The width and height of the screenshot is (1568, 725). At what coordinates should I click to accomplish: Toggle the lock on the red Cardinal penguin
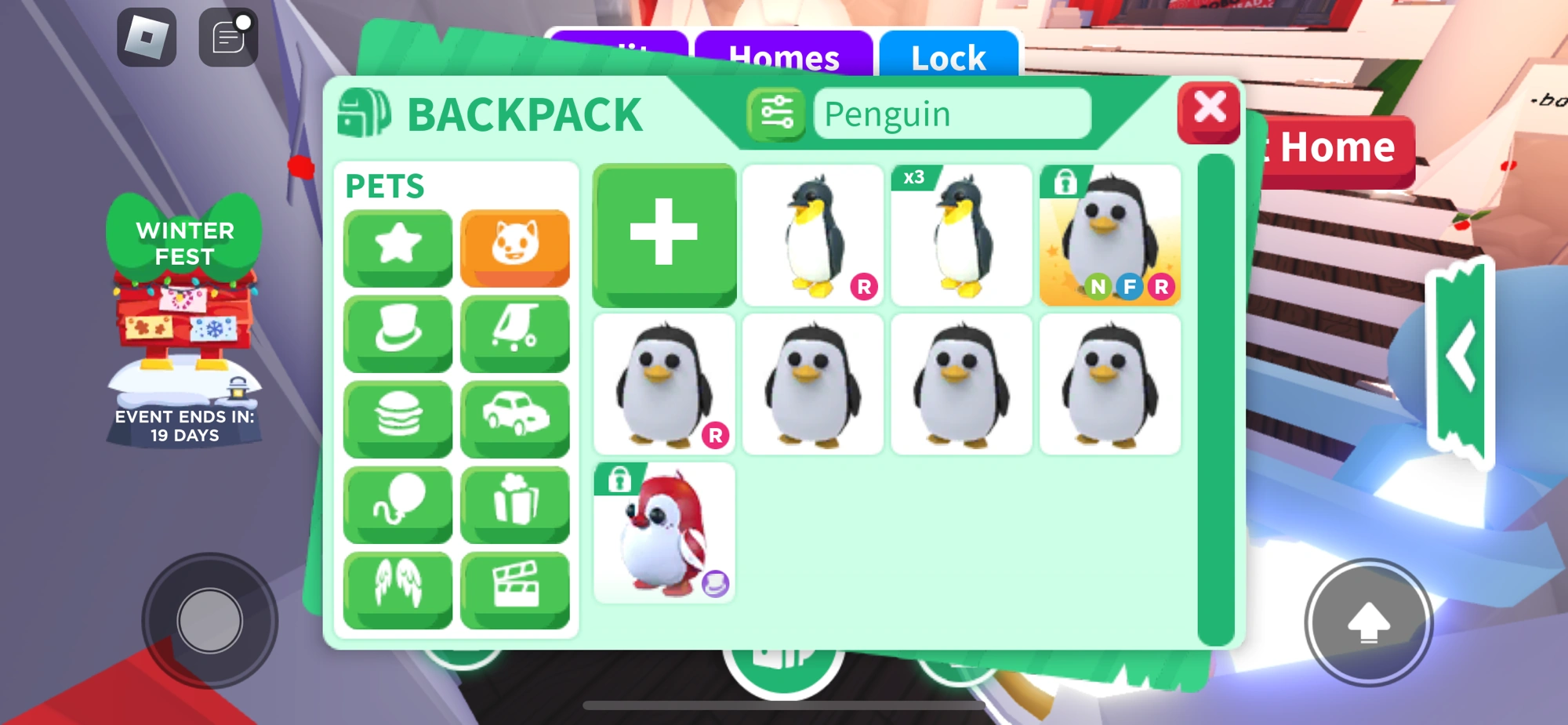click(x=620, y=480)
